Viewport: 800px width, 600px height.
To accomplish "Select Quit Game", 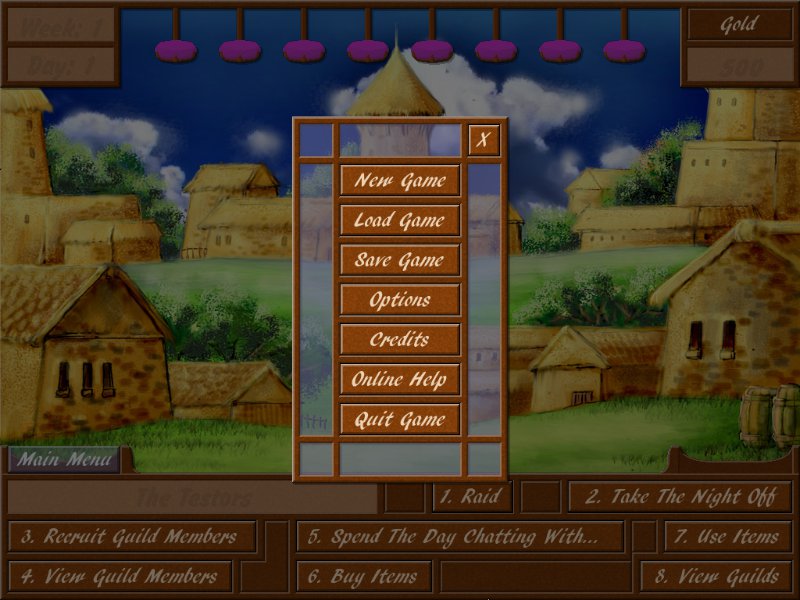I will [400, 420].
